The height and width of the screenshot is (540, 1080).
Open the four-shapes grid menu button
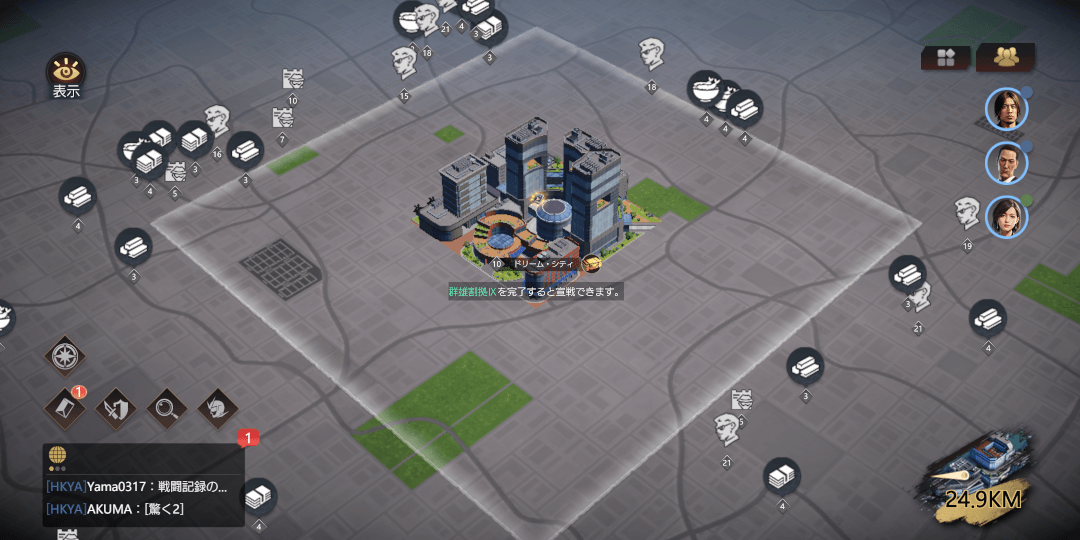click(945, 58)
